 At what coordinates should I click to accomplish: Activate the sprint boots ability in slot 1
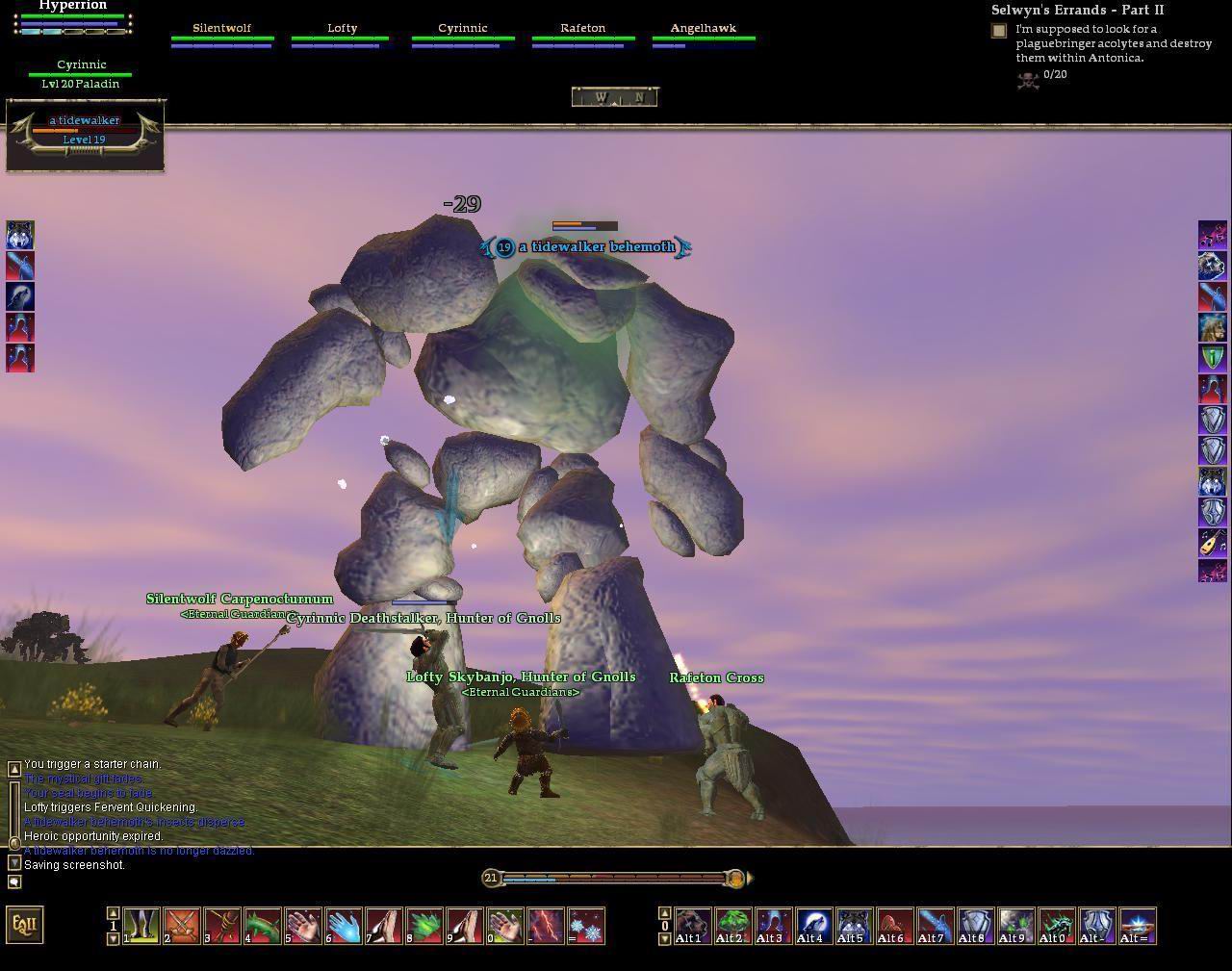point(141,926)
